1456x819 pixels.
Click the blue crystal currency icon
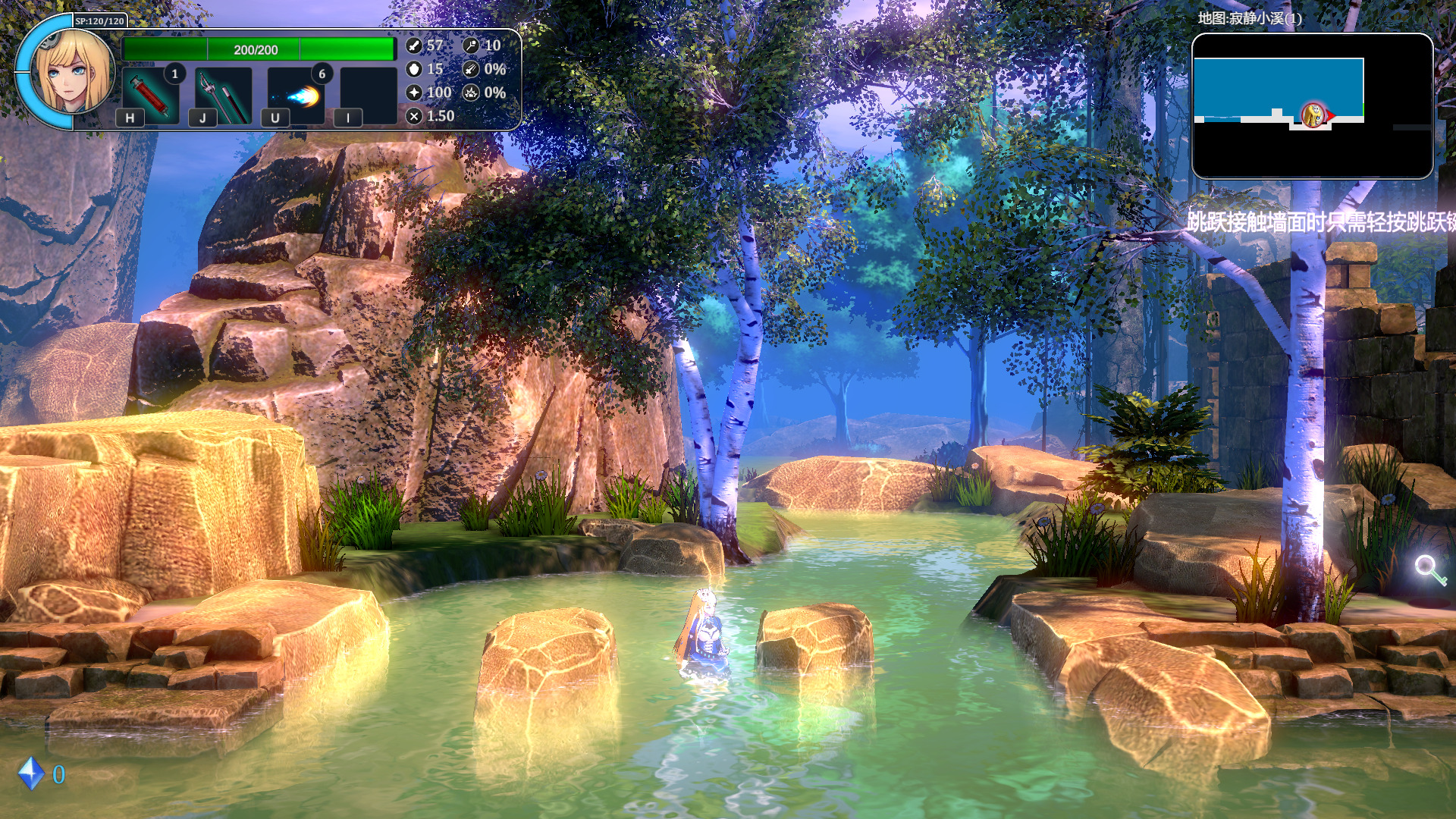click(x=31, y=773)
